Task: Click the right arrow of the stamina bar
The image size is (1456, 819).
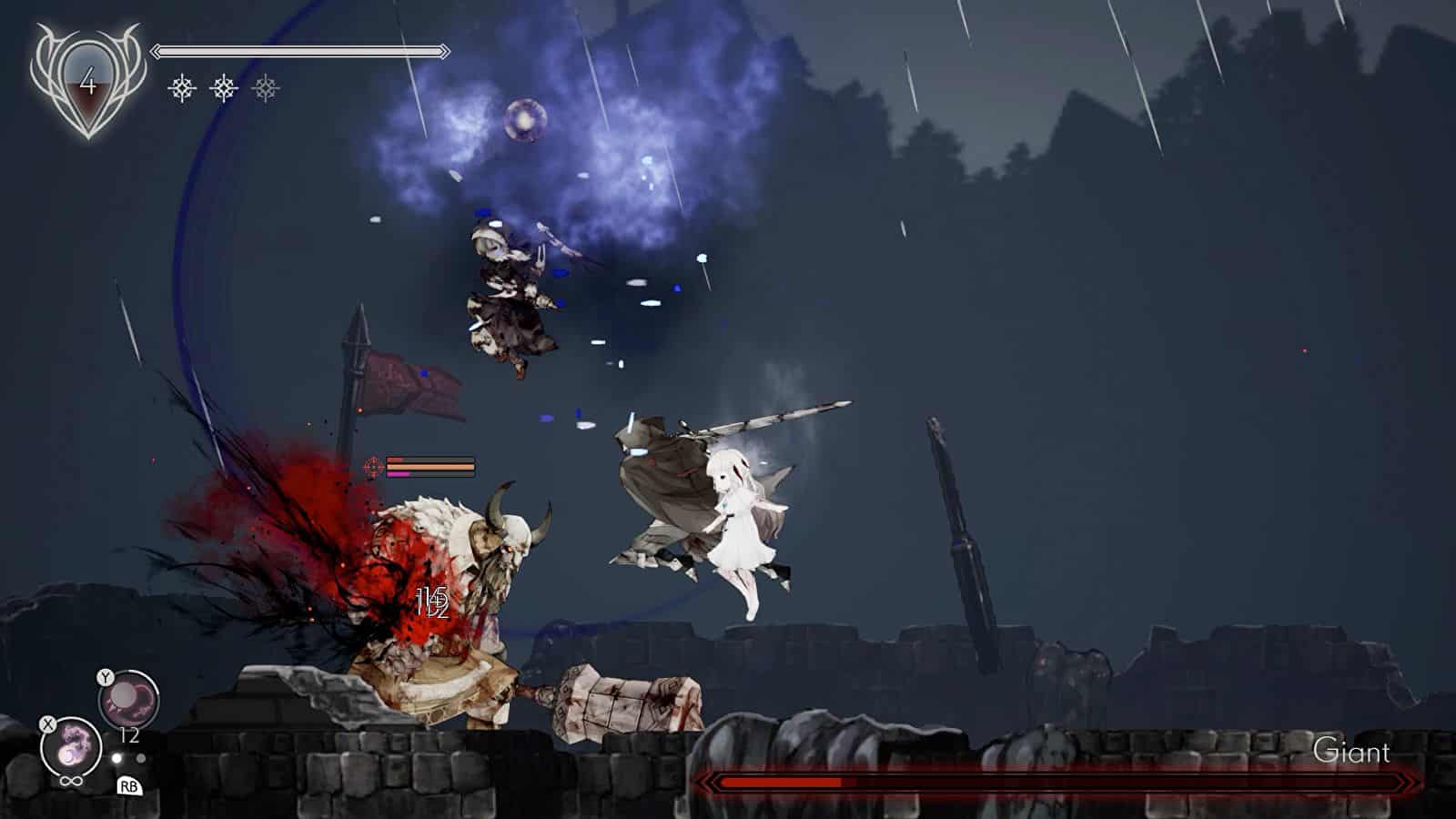Action: pyautogui.click(x=443, y=50)
